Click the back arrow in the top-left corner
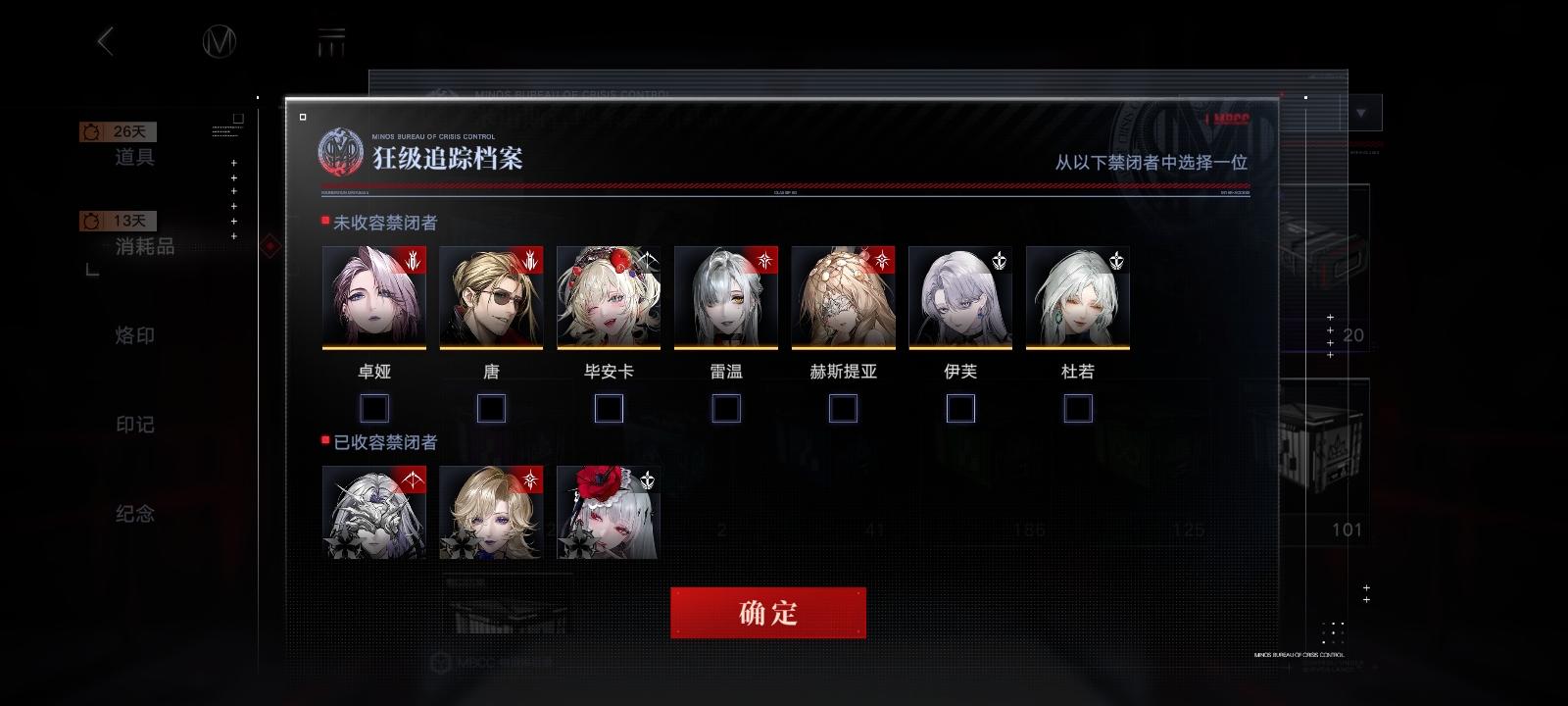The height and width of the screenshot is (706, 1568). point(106,39)
